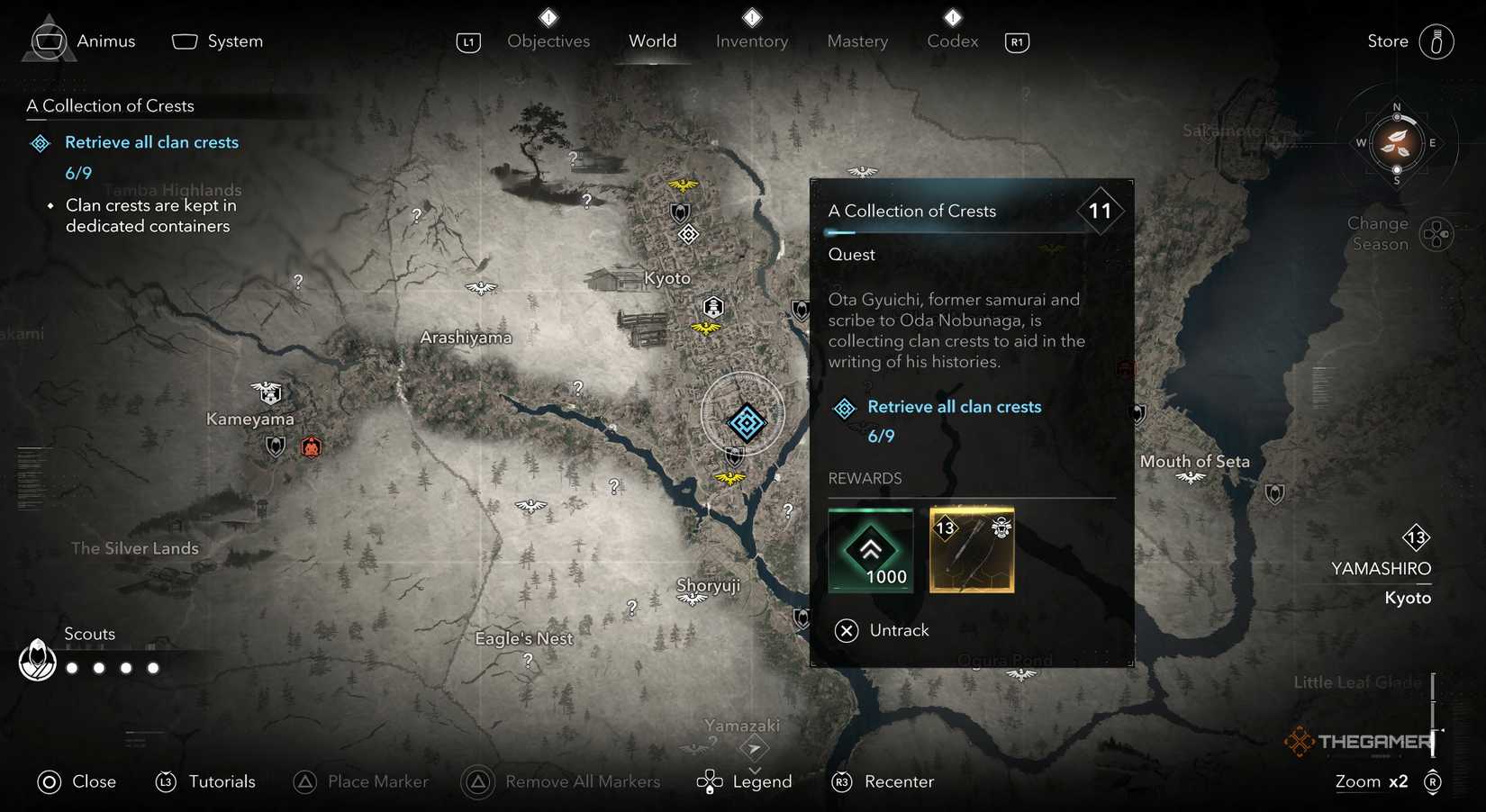This screenshot has width=1486, height=812.
Task: Click the red enemy camp icon near Kameyama
Action: (x=311, y=446)
